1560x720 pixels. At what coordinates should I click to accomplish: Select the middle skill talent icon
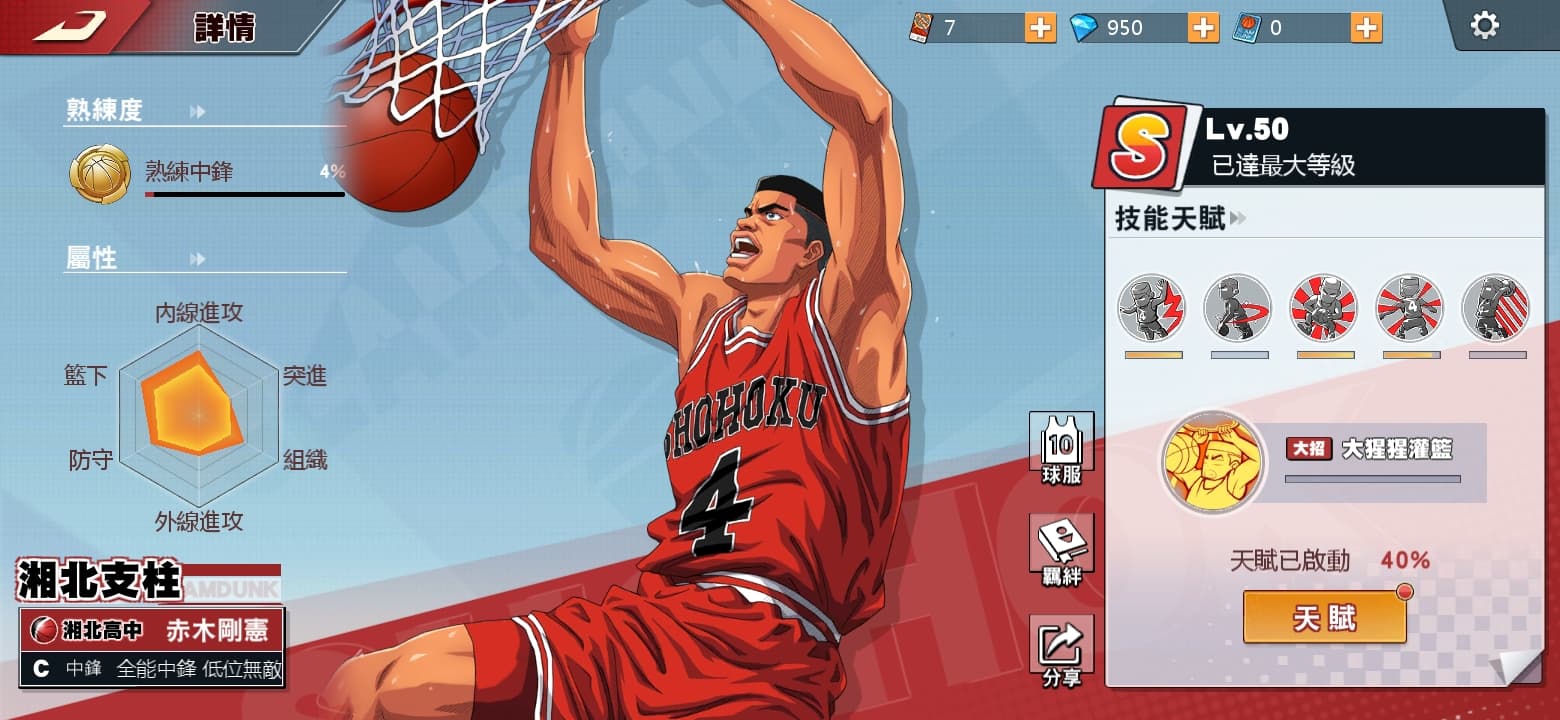[x=1324, y=308]
